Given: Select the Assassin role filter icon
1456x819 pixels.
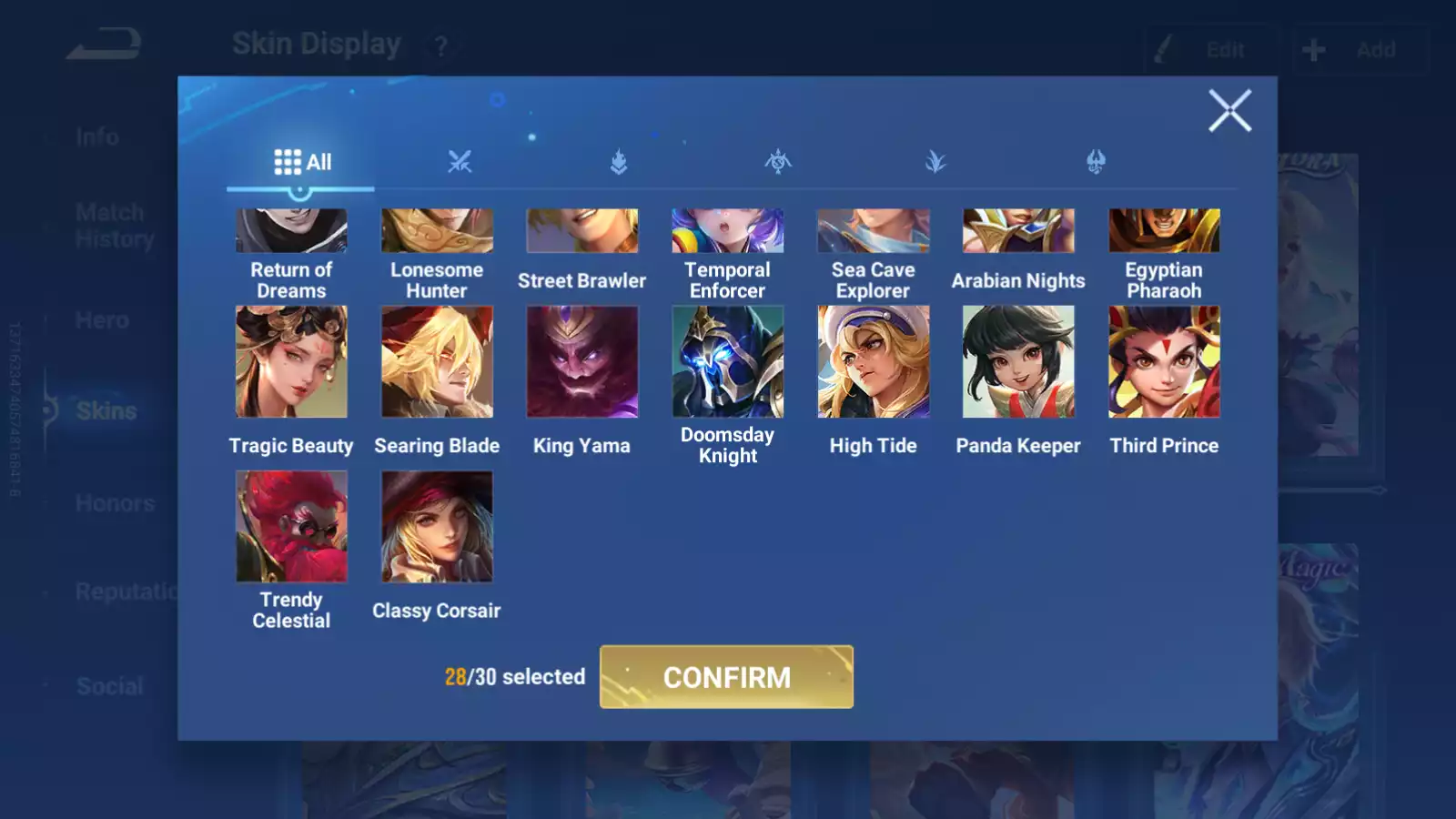Looking at the screenshot, I should (x=779, y=162).
